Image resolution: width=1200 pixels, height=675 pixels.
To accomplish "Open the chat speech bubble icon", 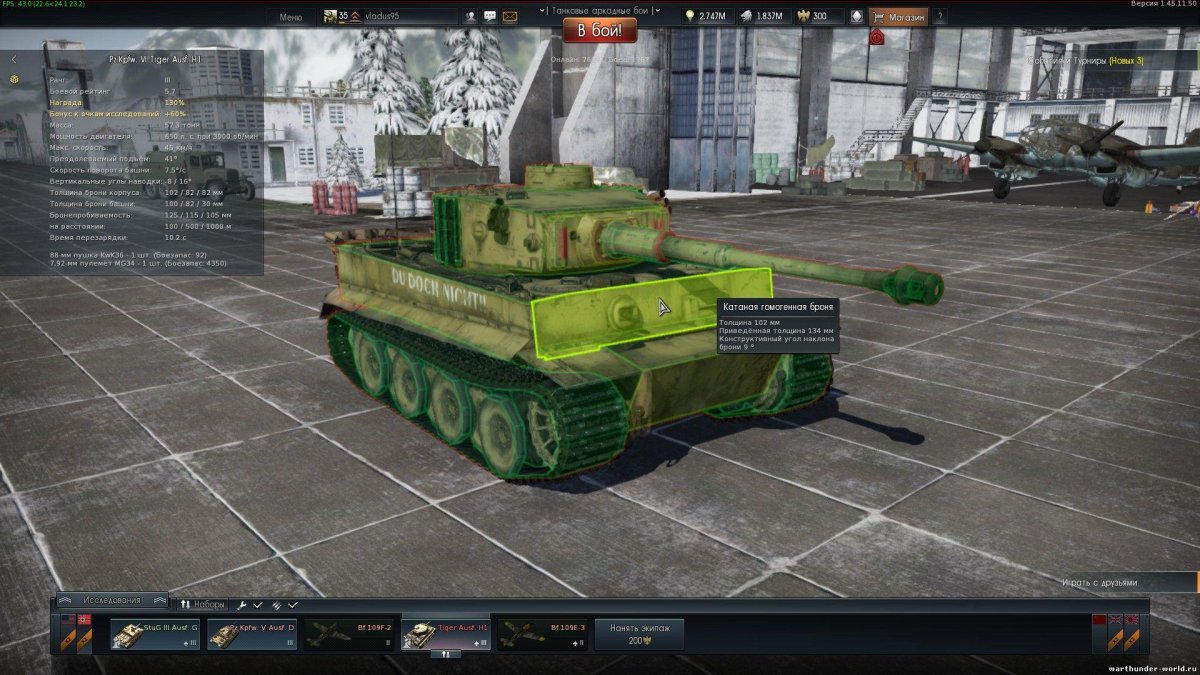I will click(x=490, y=17).
